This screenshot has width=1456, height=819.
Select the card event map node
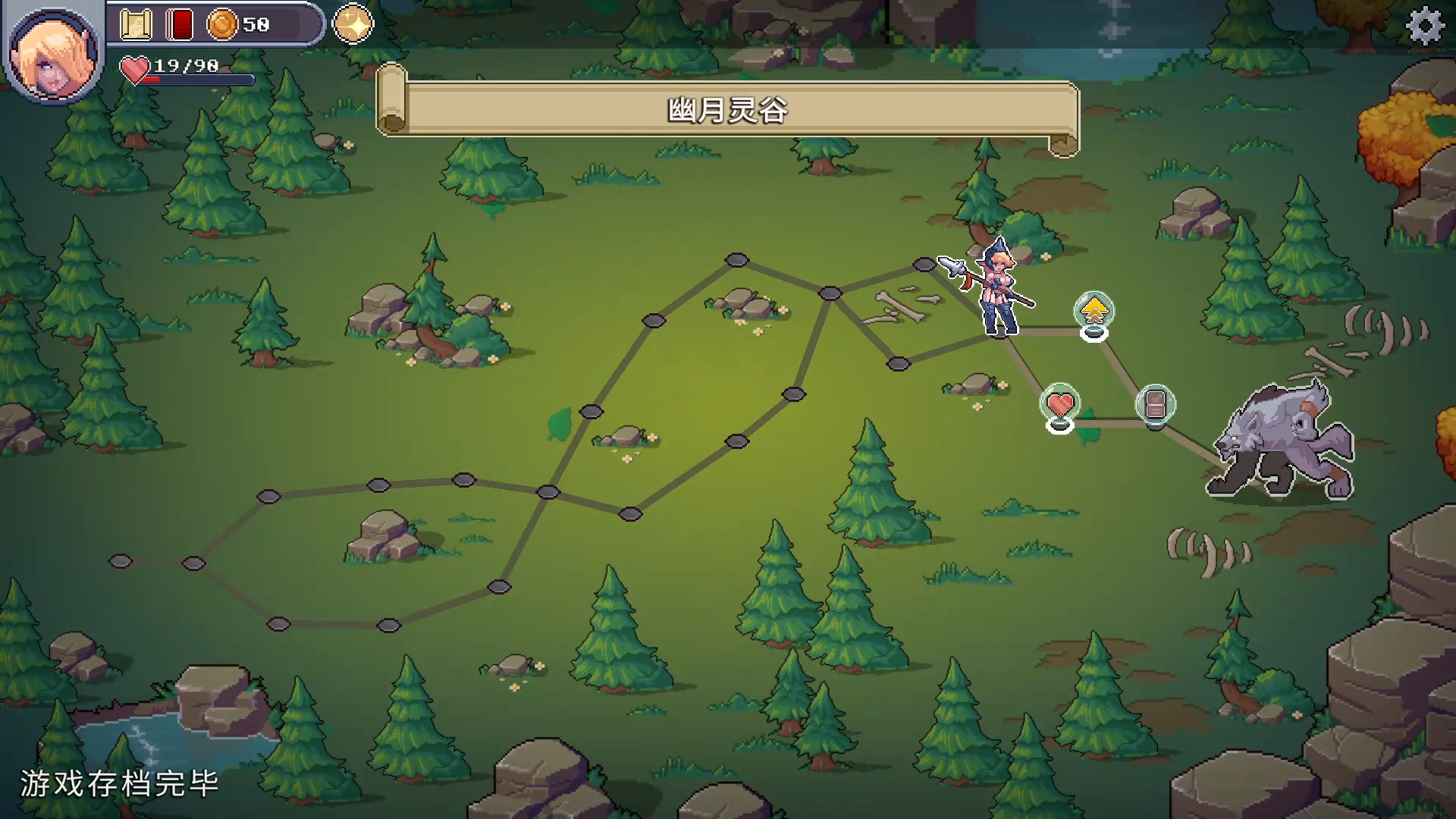click(1155, 404)
